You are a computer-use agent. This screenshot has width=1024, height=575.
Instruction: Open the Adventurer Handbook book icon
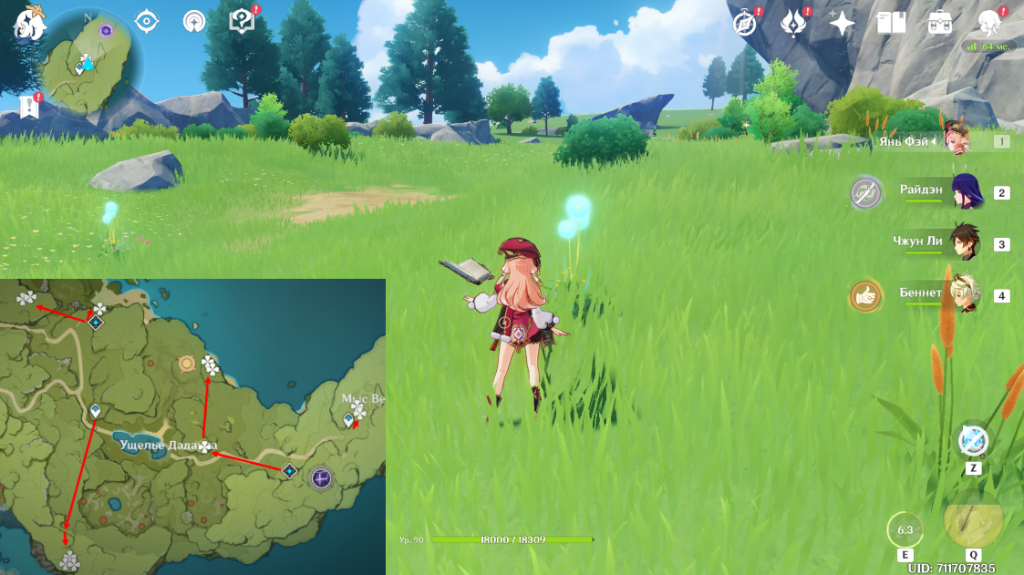[x=890, y=22]
